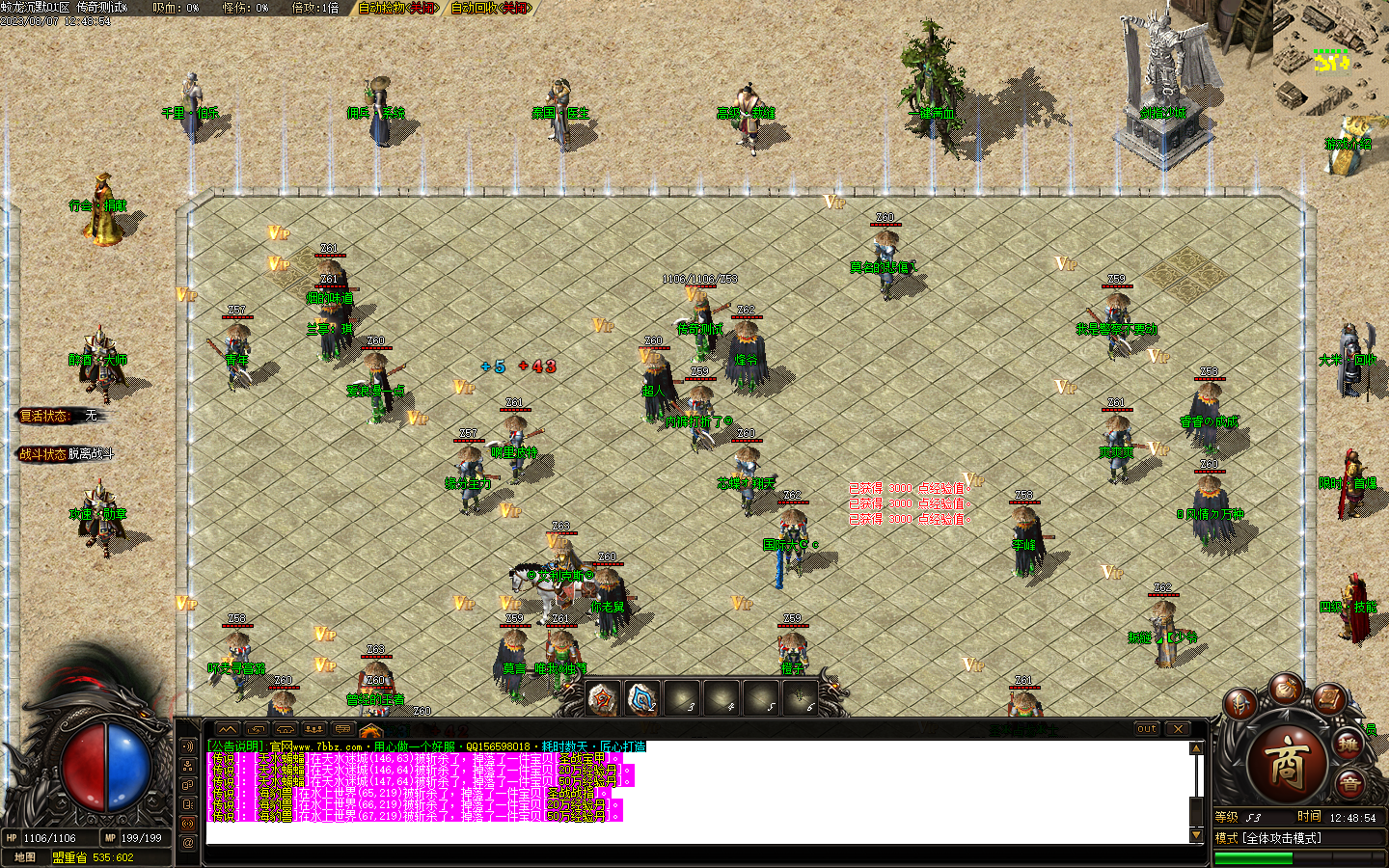Open the character equipment helmet icon
This screenshot has height=868, width=1389.
point(1239,704)
